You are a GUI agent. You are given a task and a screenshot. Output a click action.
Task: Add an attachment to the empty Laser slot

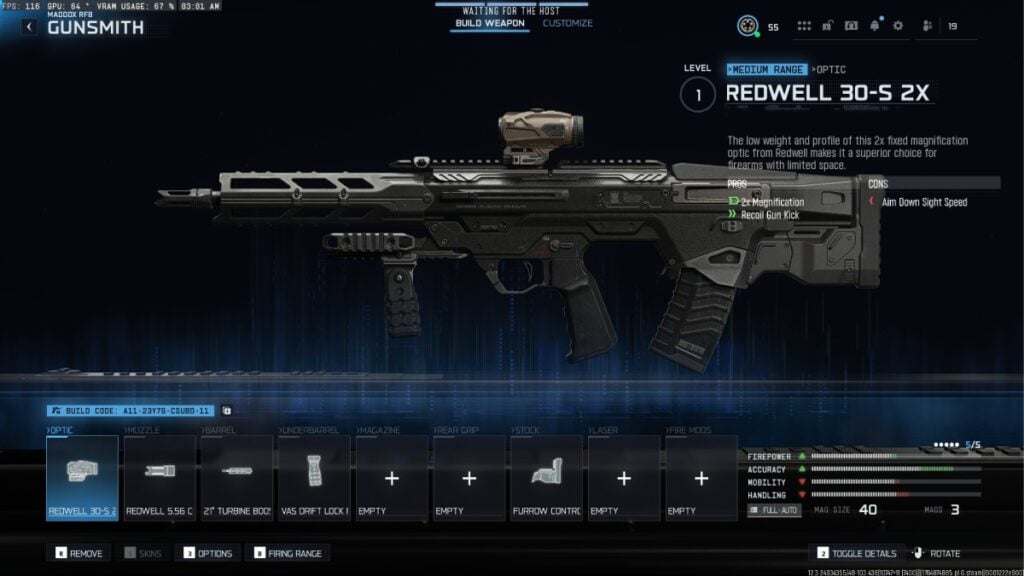tap(624, 478)
